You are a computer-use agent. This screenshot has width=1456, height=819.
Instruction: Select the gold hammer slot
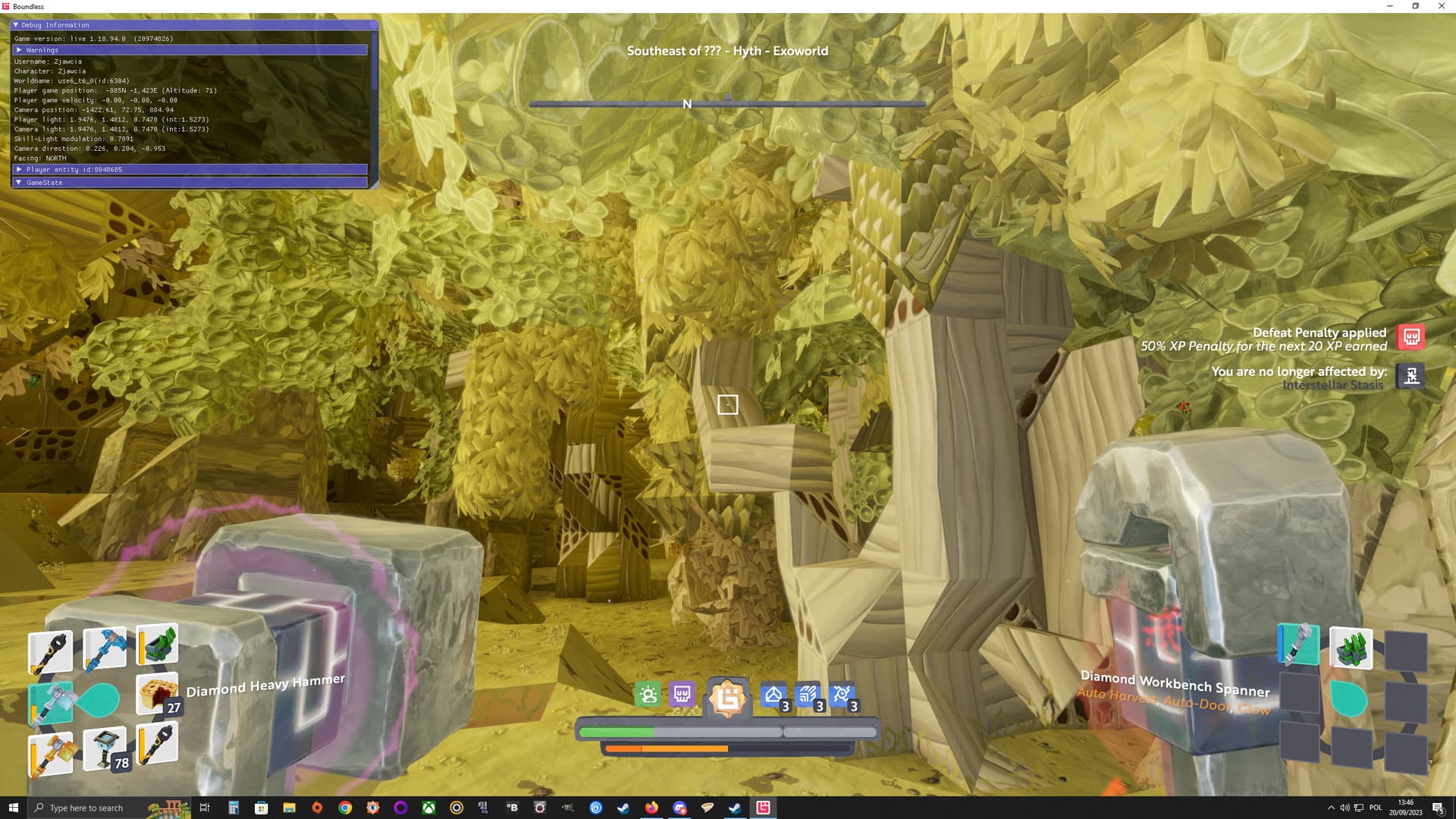(x=50, y=754)
